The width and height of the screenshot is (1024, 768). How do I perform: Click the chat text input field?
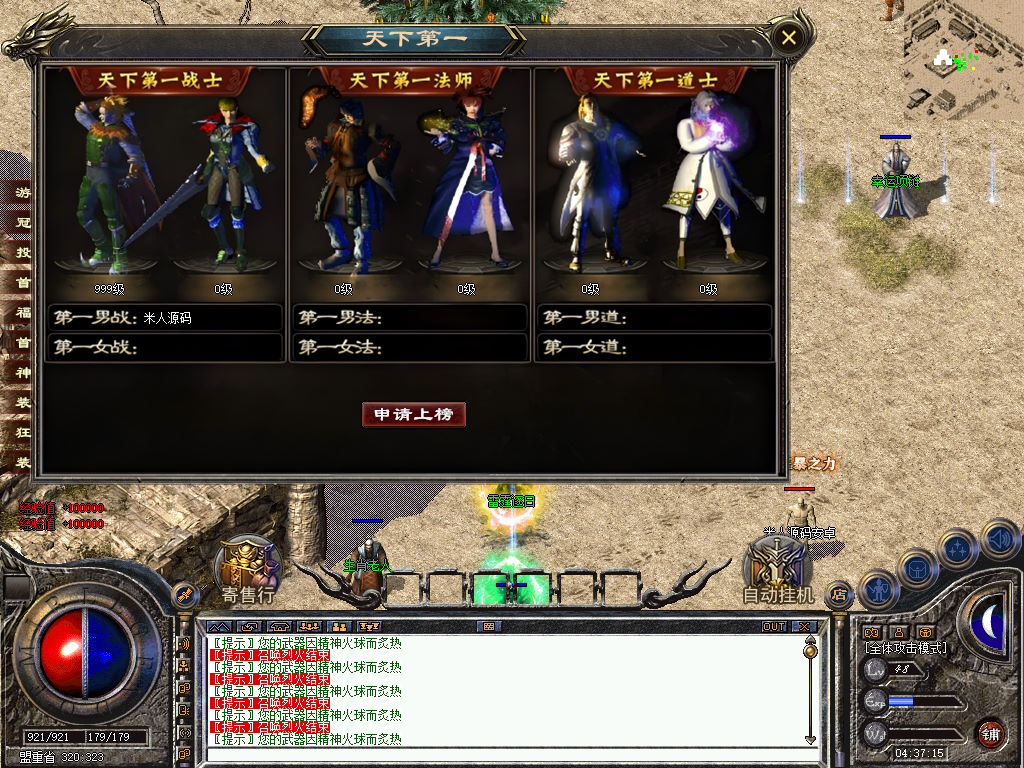(500, 757)
